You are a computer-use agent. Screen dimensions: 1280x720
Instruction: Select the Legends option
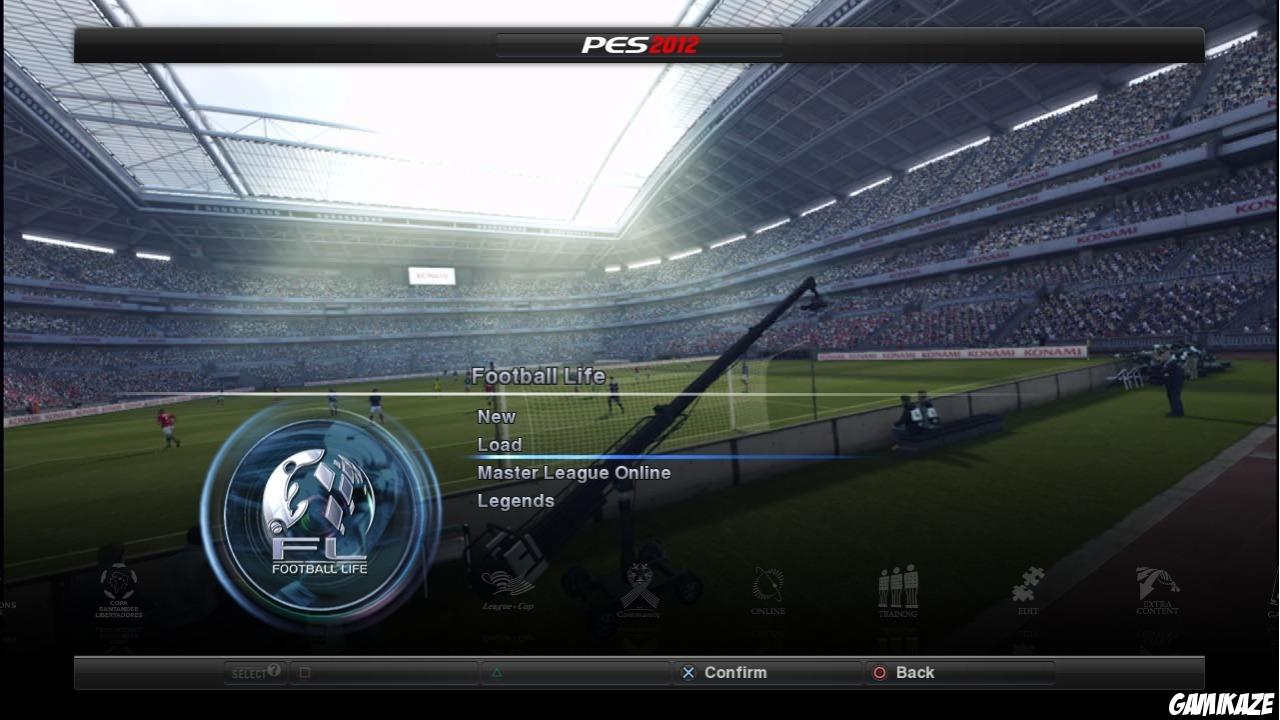click(x=516, y=500)
